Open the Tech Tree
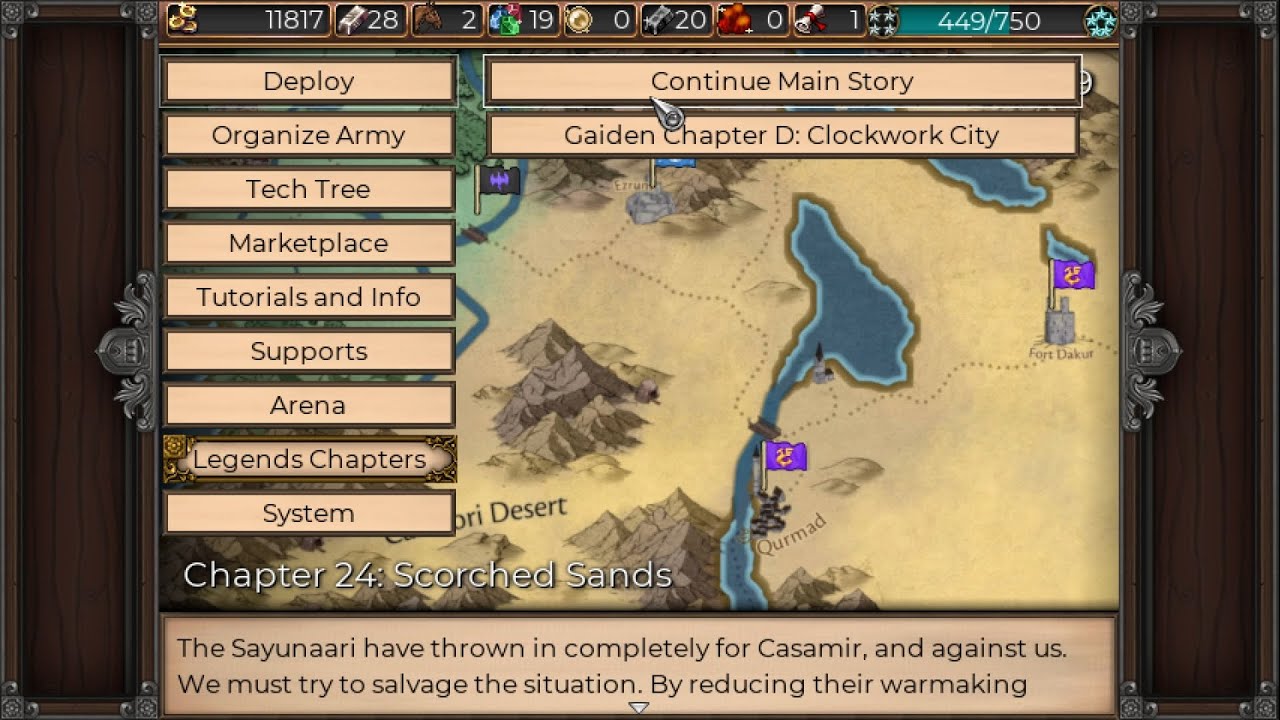This screenshot has height=720, width=1280. (308, 189)
